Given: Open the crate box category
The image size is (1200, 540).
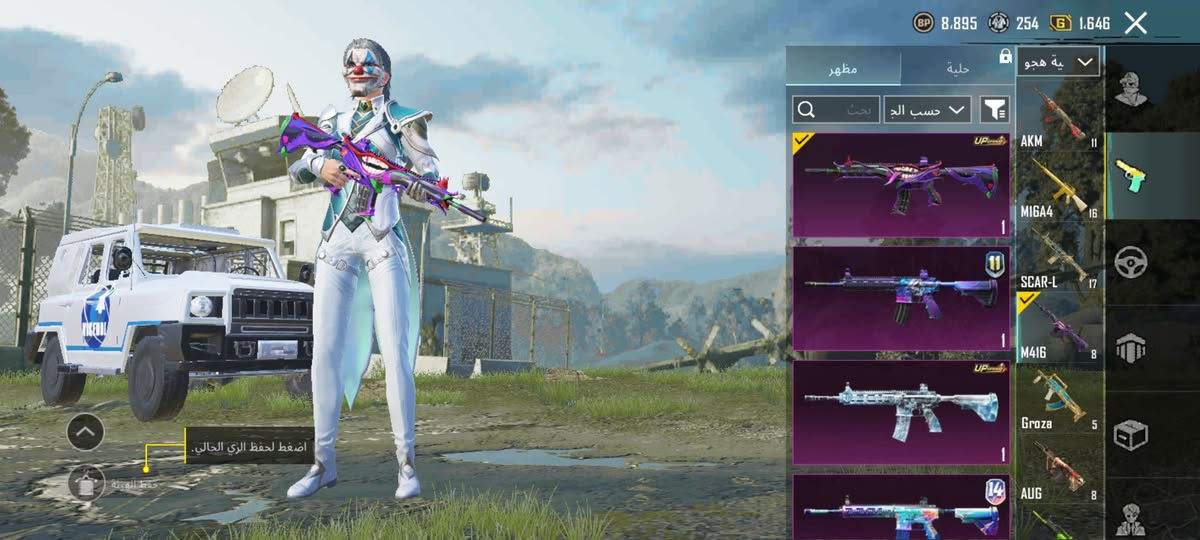Looking at the screenshot, I should coord(1131,434).
